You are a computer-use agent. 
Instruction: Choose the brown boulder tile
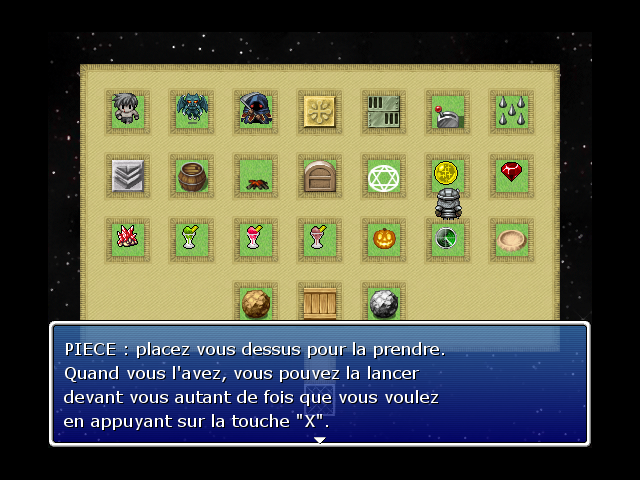[x=255, y=303]
